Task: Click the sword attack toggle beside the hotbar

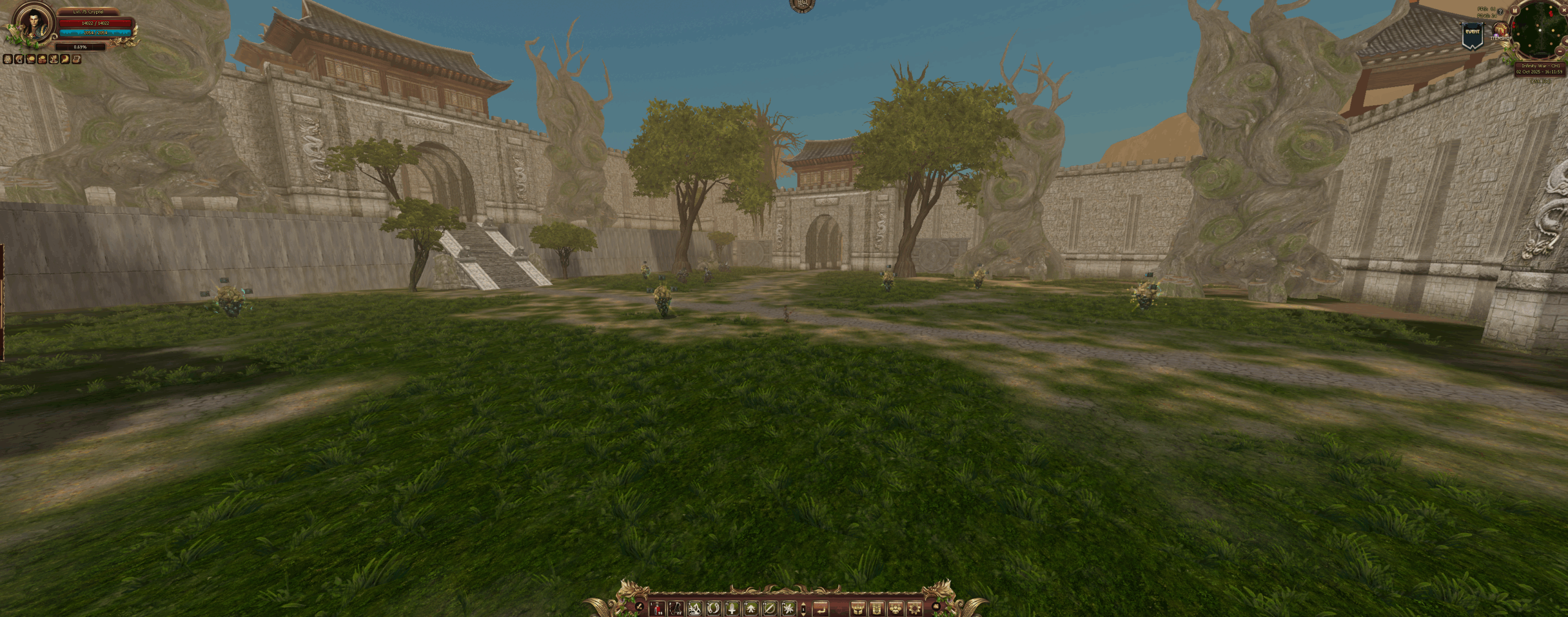Action: [639, 607]
